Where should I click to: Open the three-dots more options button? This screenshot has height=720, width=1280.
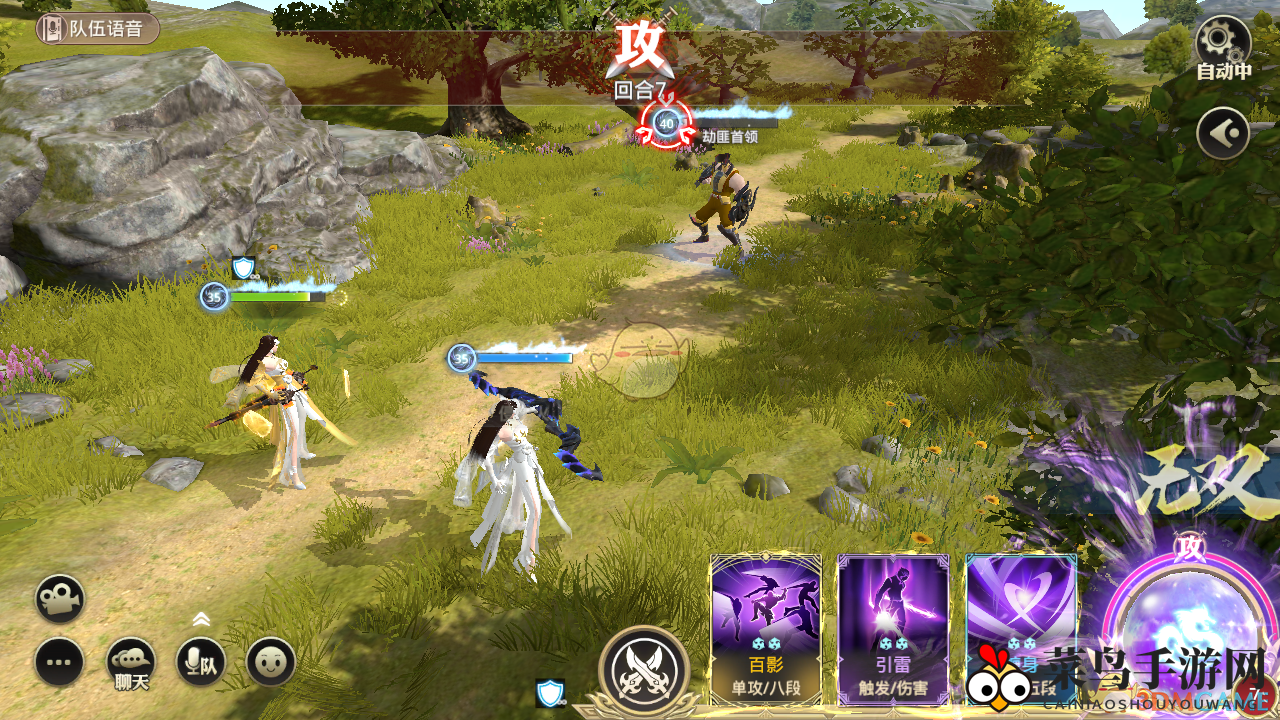(60, 662)
